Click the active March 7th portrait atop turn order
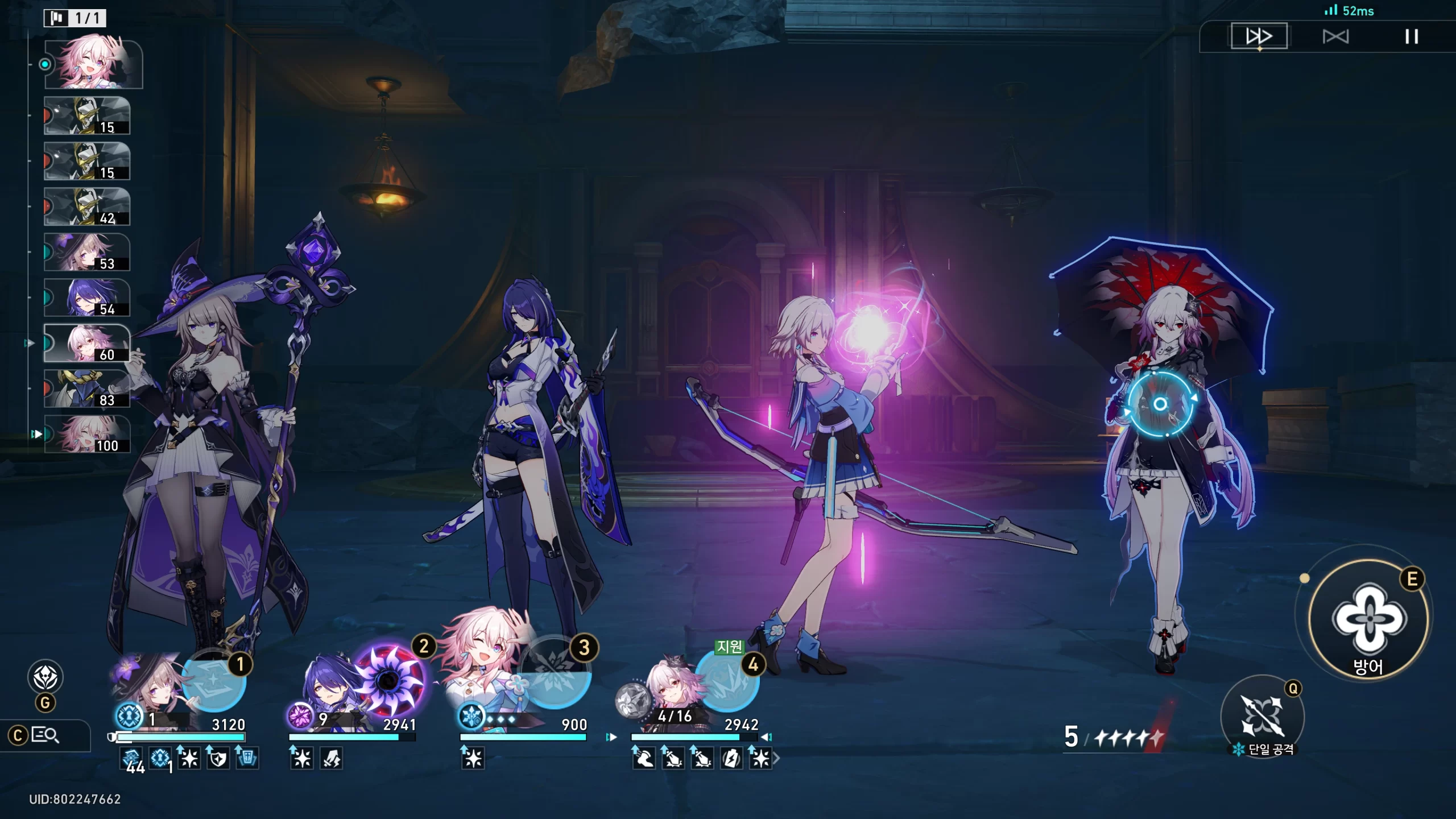The height and width of the screenshot is (819, 1456). [x=93, y=64]
